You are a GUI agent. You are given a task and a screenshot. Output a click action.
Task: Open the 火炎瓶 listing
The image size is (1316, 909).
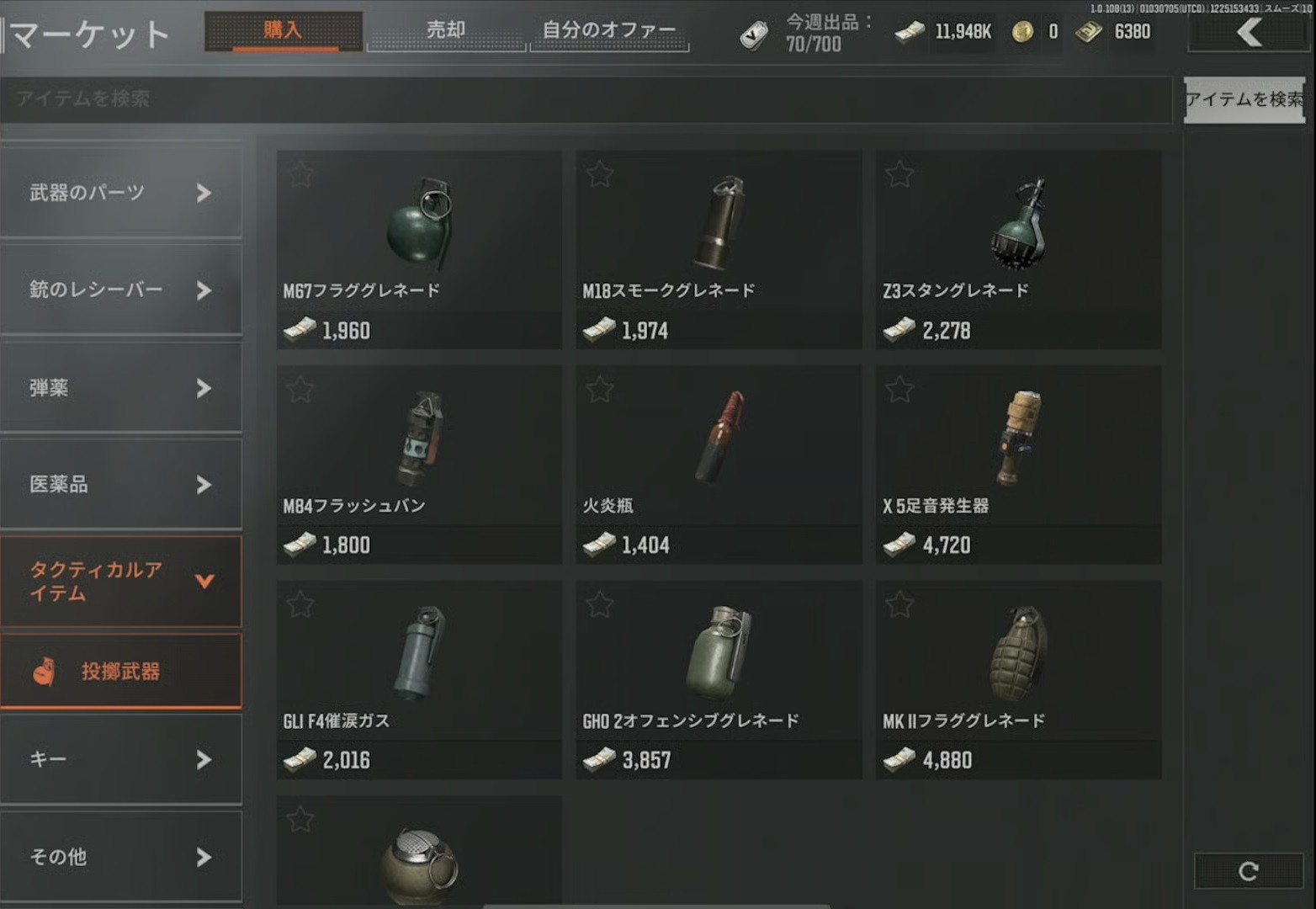[x=719, y=464]
